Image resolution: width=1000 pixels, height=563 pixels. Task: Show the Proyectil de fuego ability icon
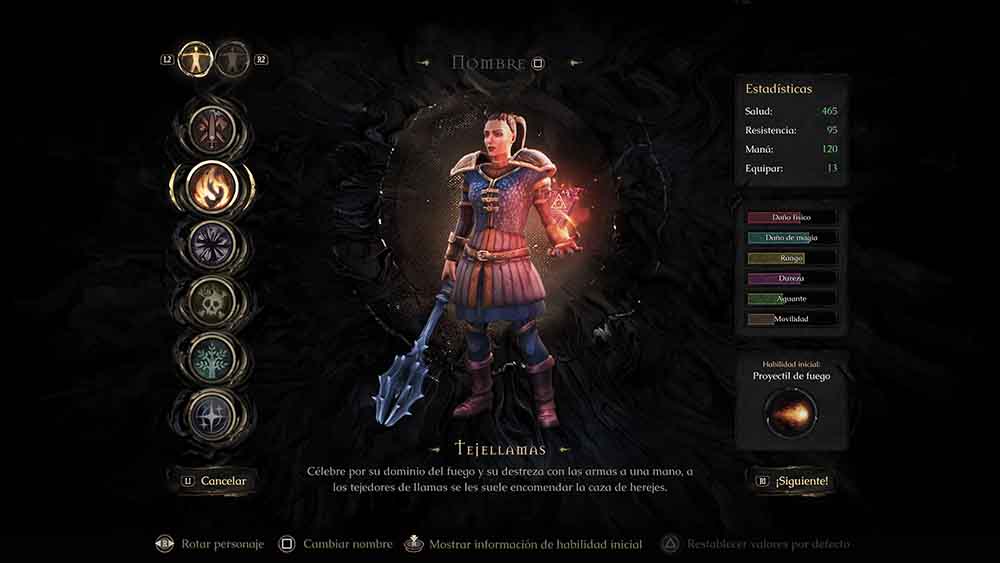pyautogui.click(x=791, y=412)
